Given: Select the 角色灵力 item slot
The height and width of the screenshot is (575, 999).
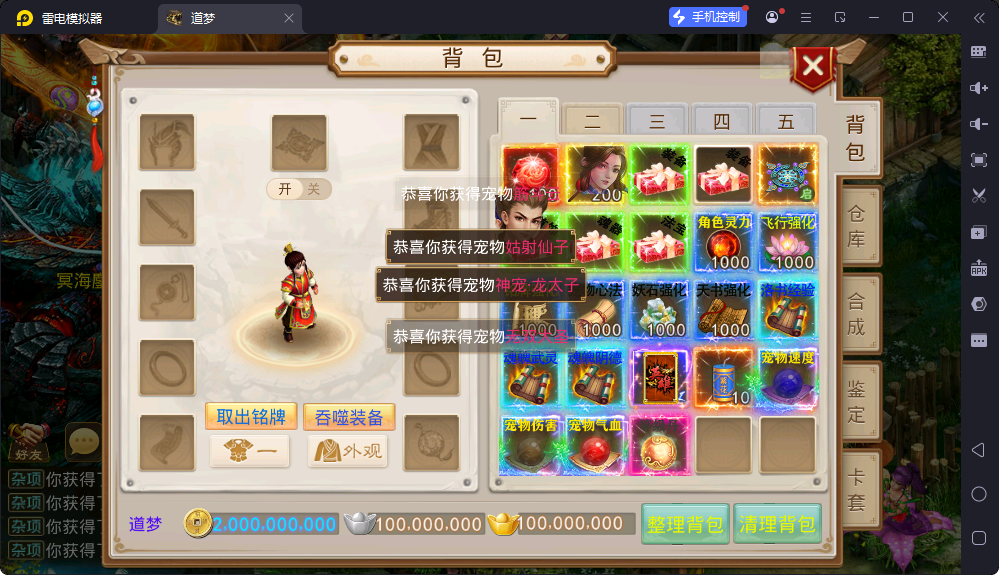Looking at the screenshot, I should pos(724,241).
